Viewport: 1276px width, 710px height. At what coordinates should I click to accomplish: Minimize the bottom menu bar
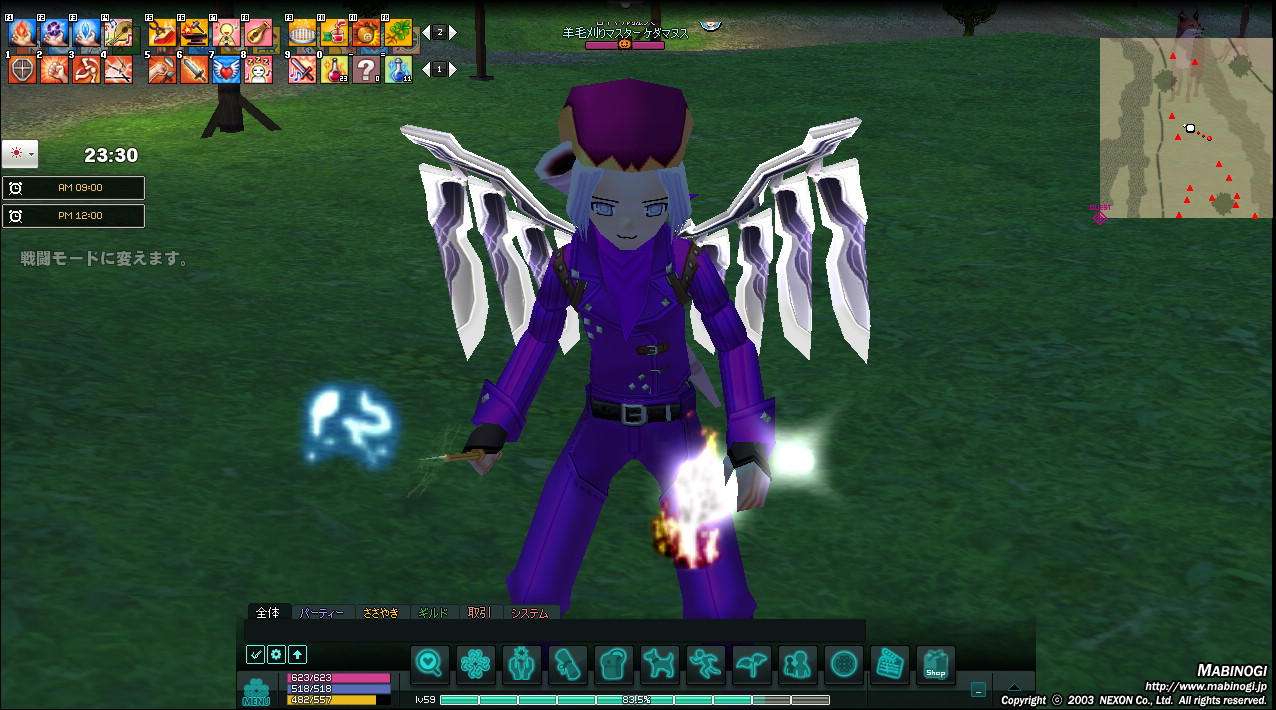point(978,690)
